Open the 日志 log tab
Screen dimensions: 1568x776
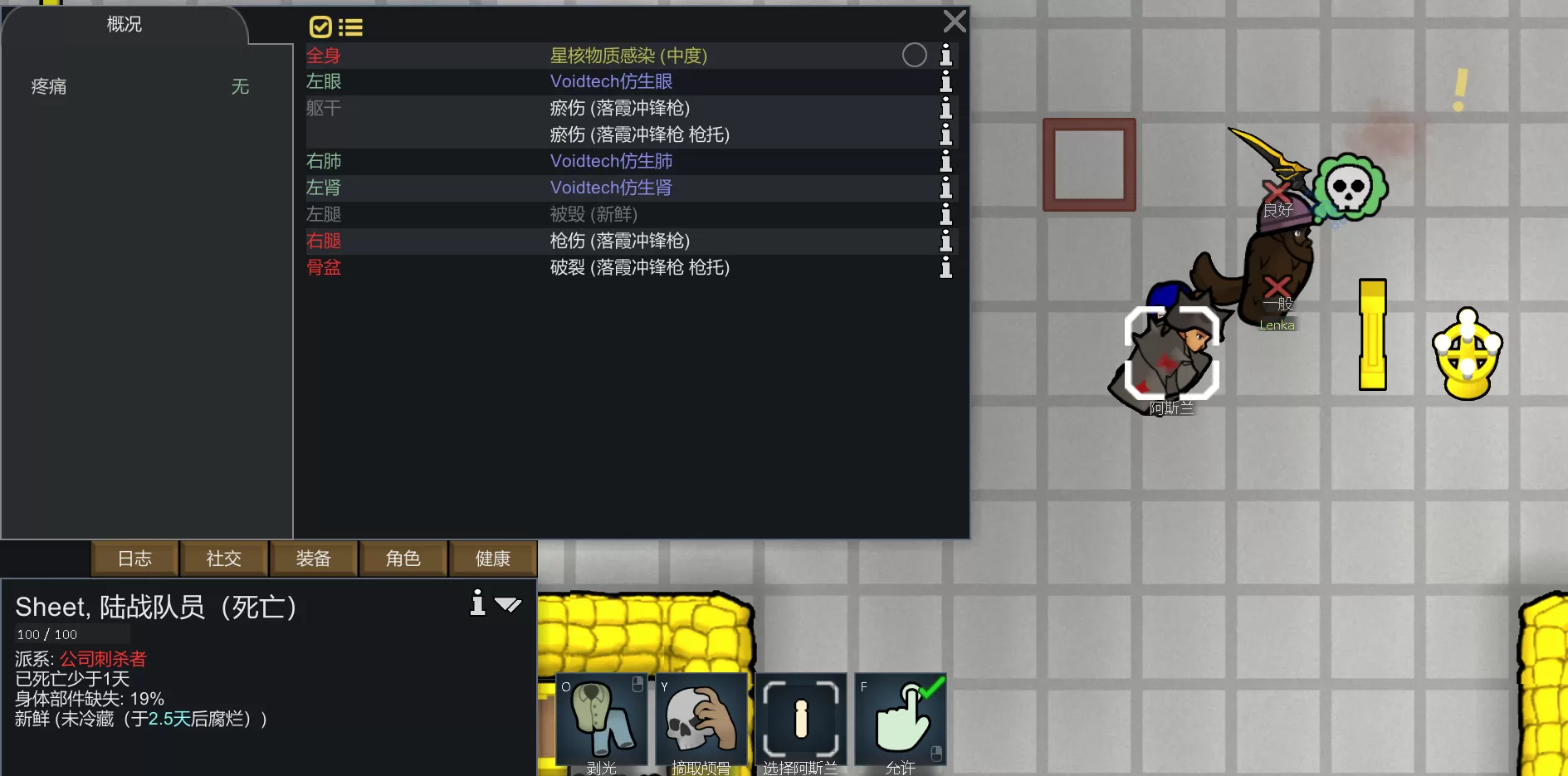pyautogui.click(x=134, y=559)
